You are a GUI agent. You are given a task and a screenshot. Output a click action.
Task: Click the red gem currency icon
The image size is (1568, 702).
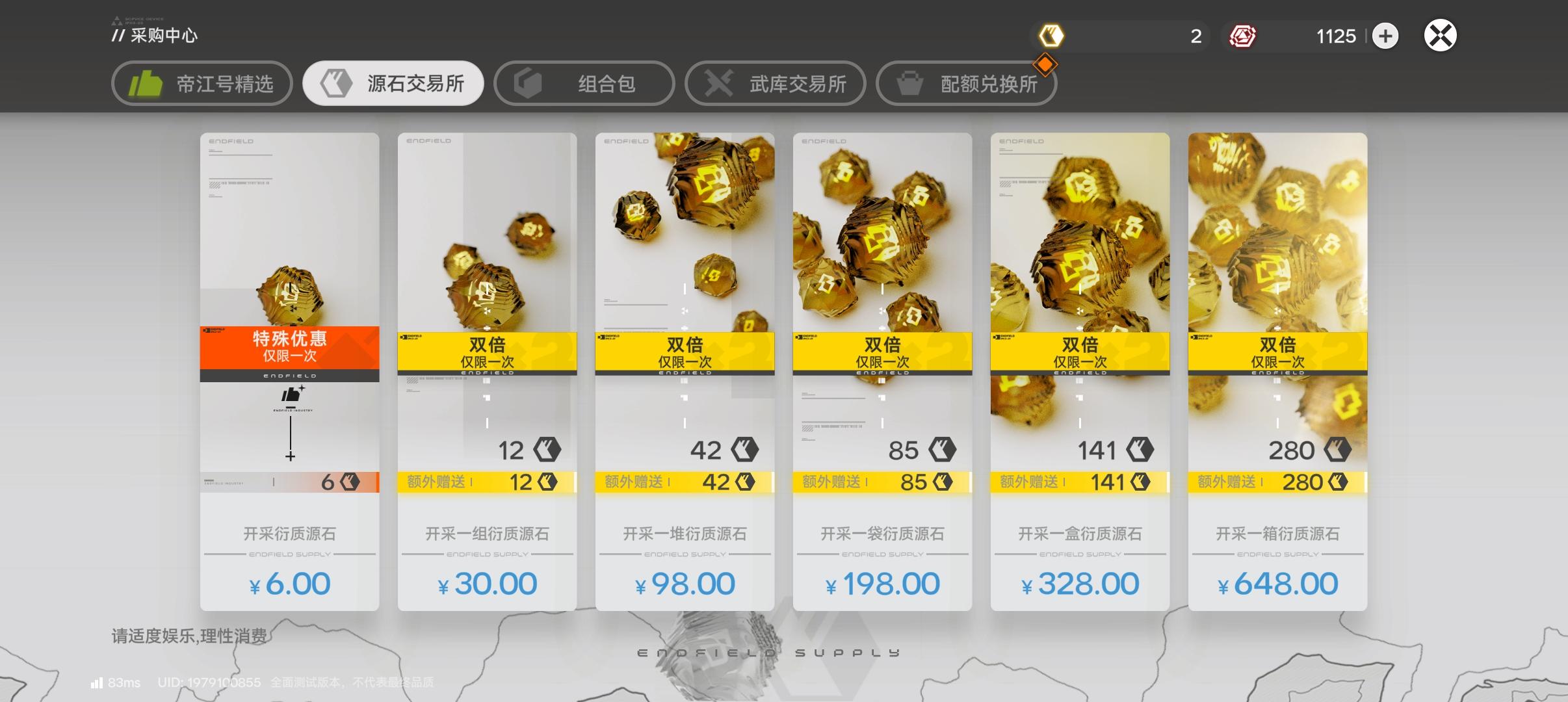[x=1243, y=36]
